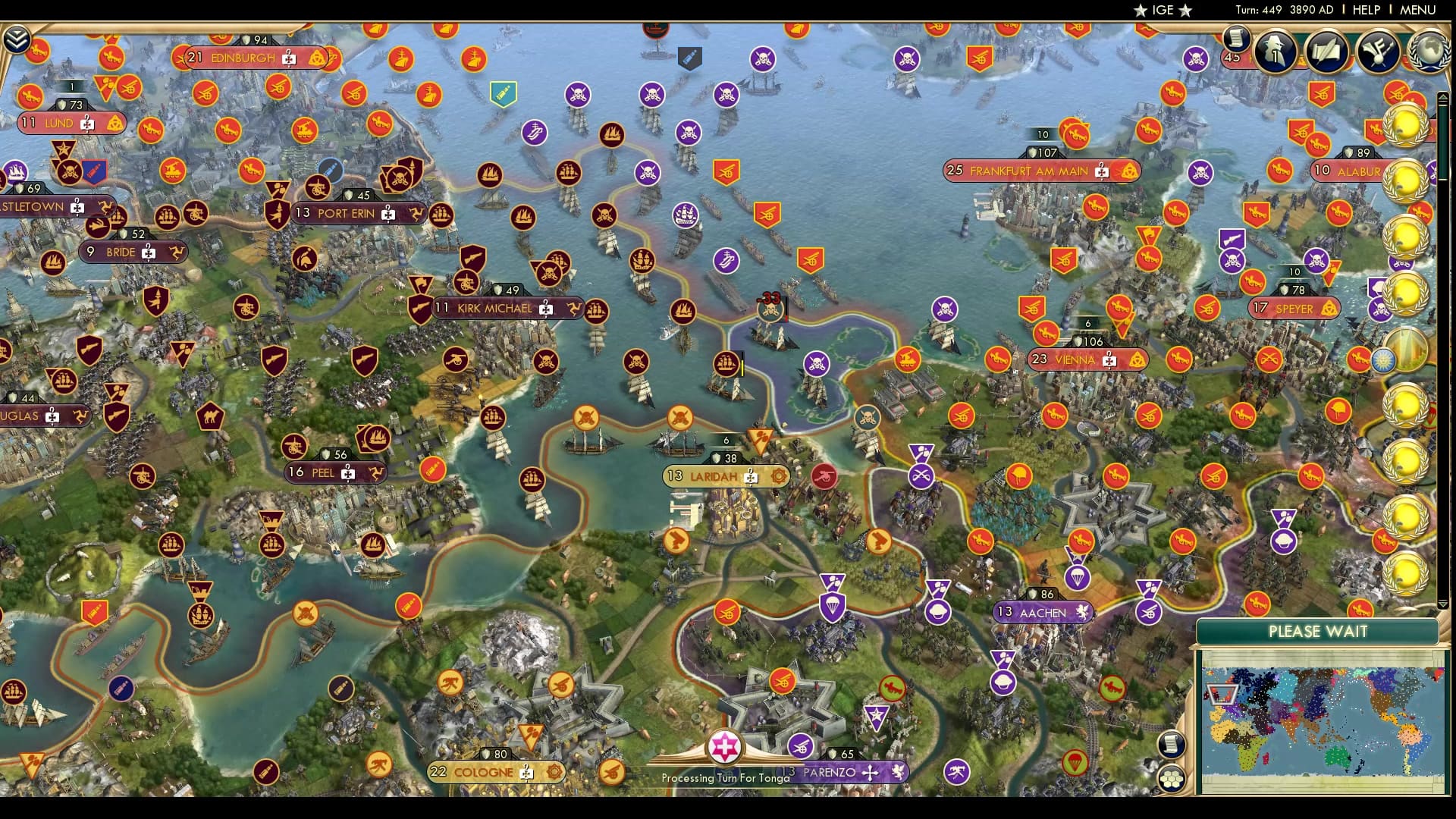Select the paratrooper unit icon near Aachen
1456x819 pixels.
point(1078,576)
